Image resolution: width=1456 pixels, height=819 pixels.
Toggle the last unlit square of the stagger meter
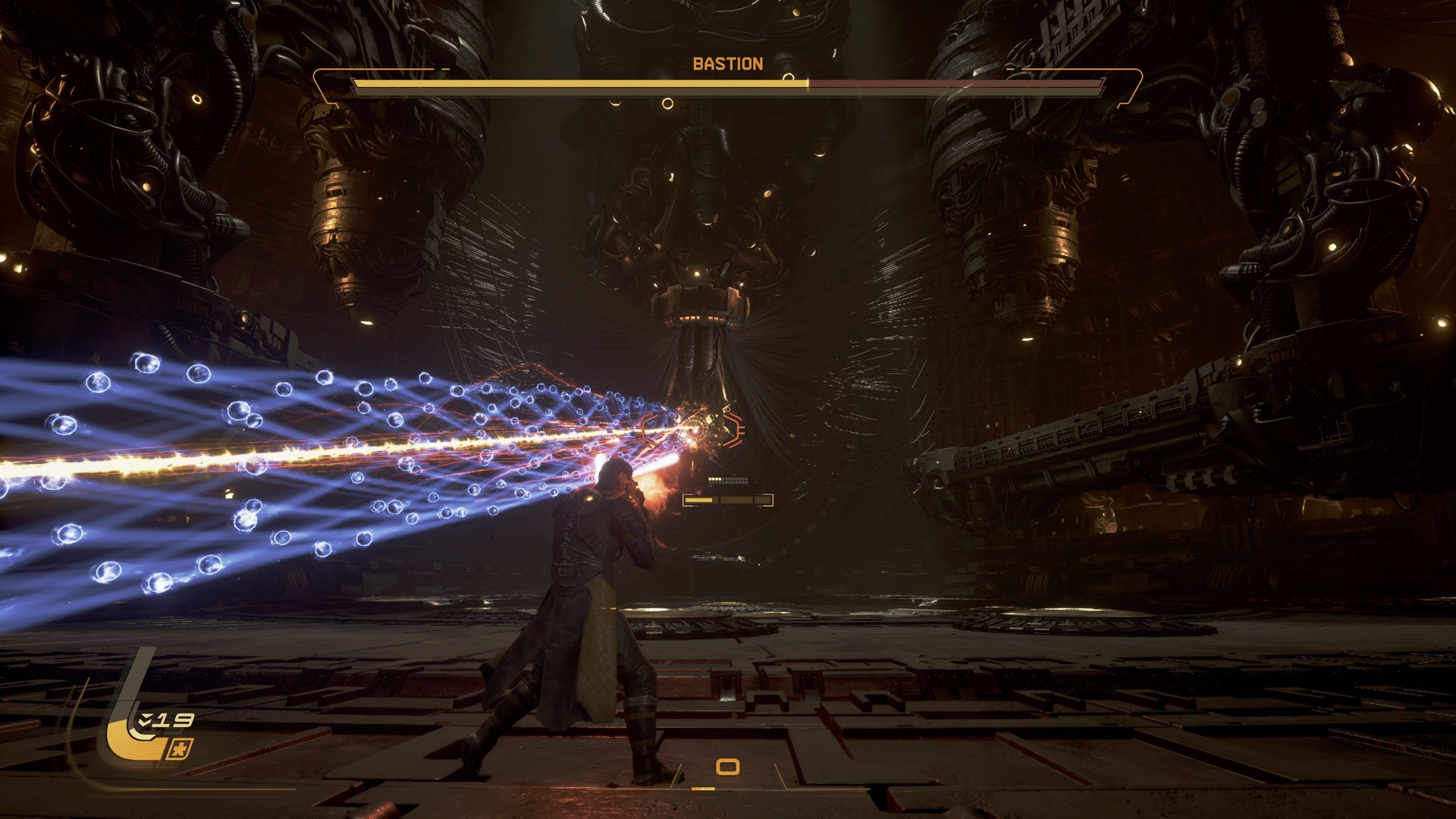pos(747,479)
